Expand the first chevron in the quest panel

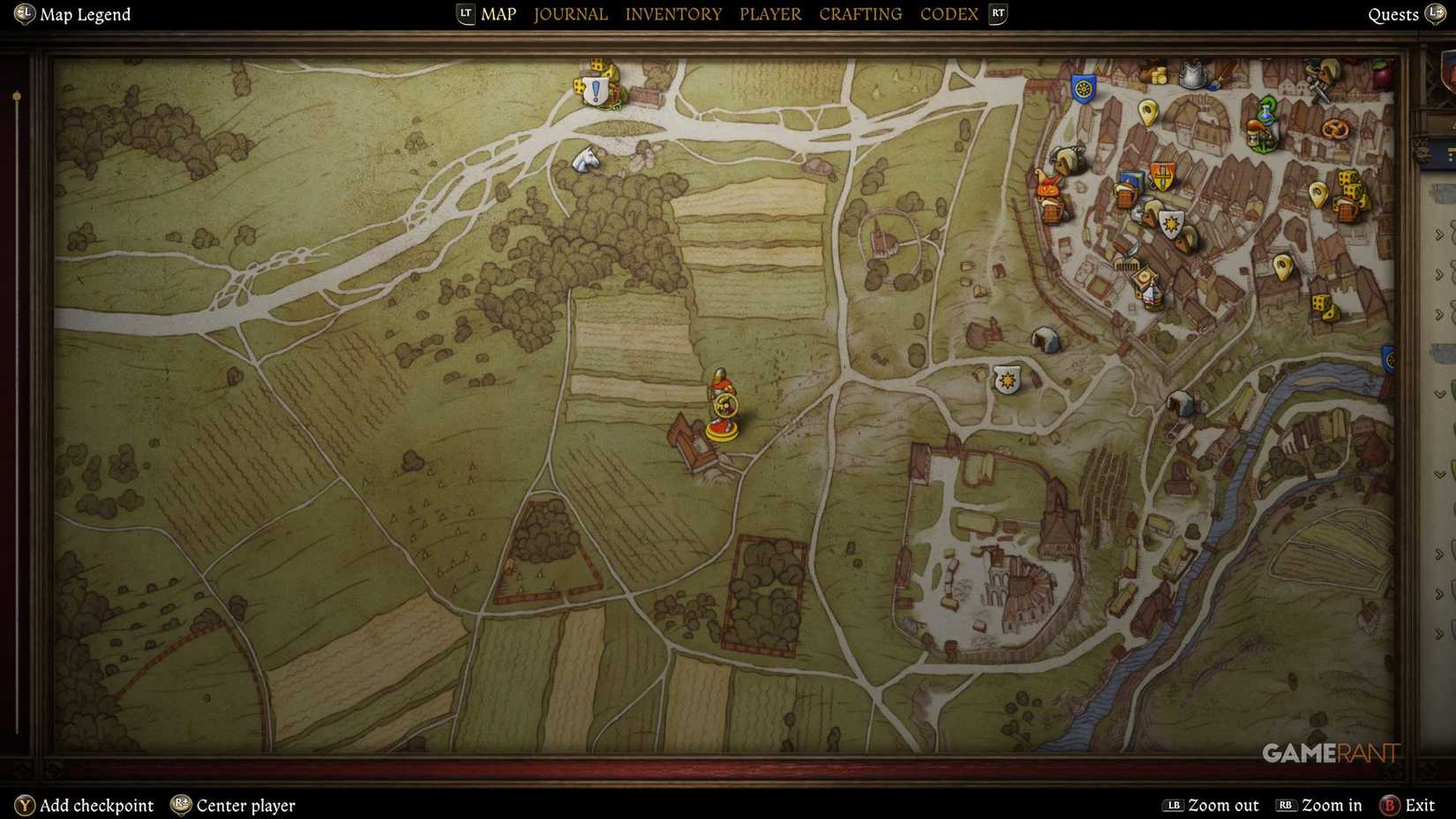coord(1439,234)
